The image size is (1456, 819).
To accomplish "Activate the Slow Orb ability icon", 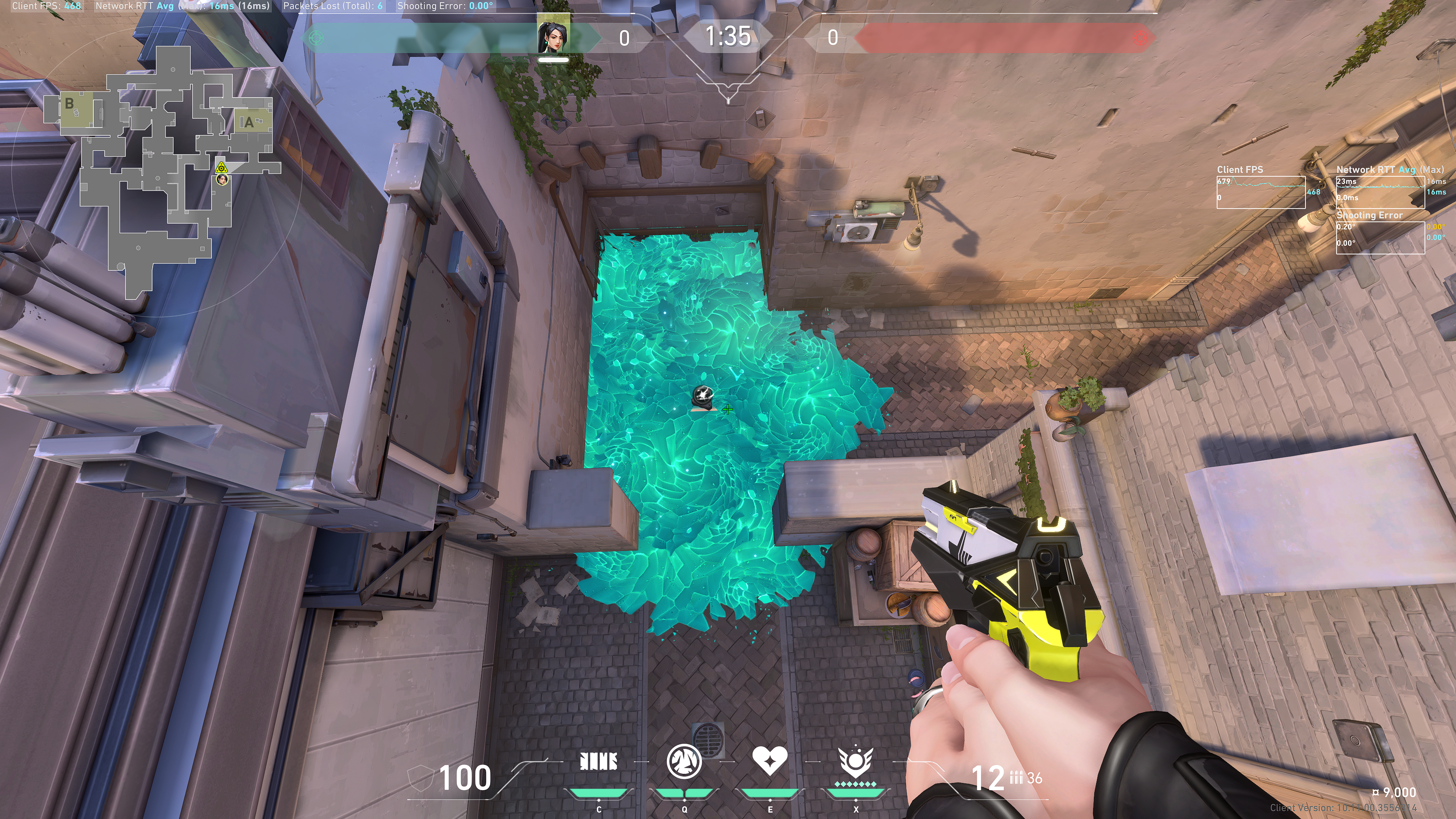I will (x=684, y=761).
